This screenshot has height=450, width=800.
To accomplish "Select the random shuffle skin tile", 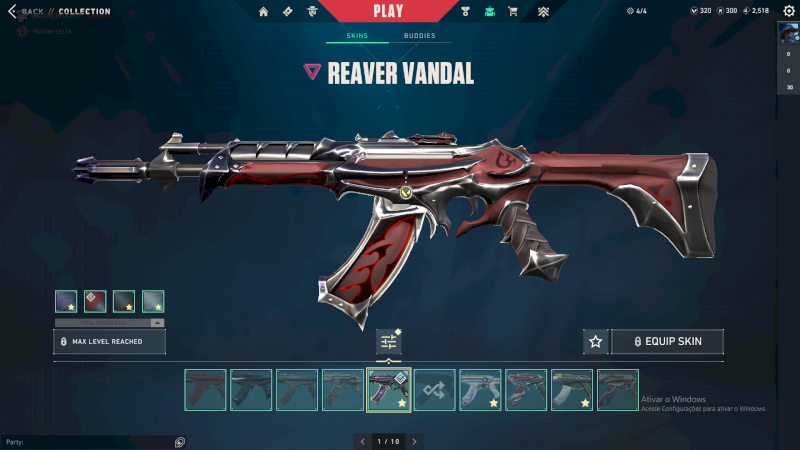I will pyautogui.click(x=435, y=390).
